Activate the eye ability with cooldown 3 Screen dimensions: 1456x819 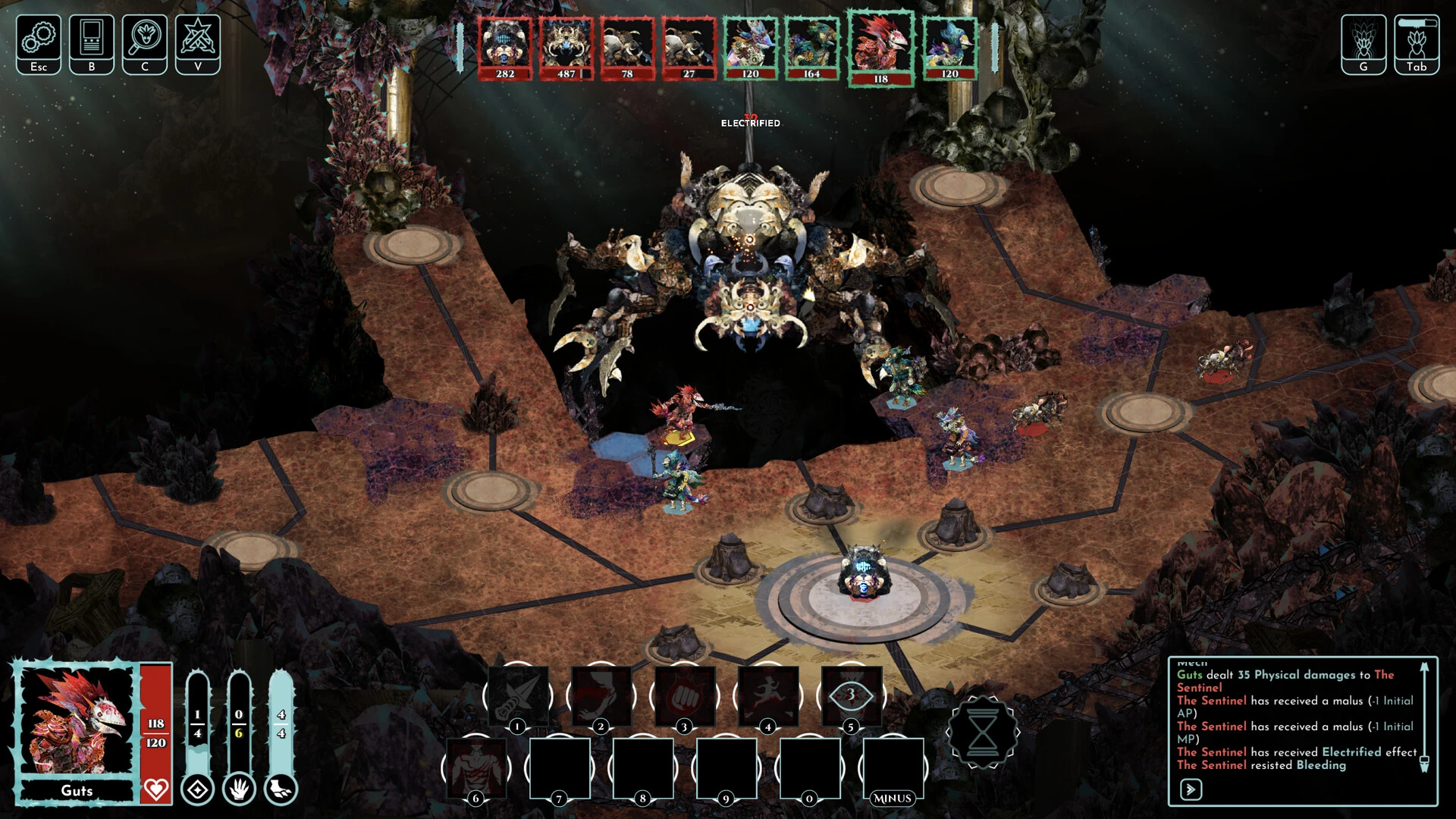(851, 695)
